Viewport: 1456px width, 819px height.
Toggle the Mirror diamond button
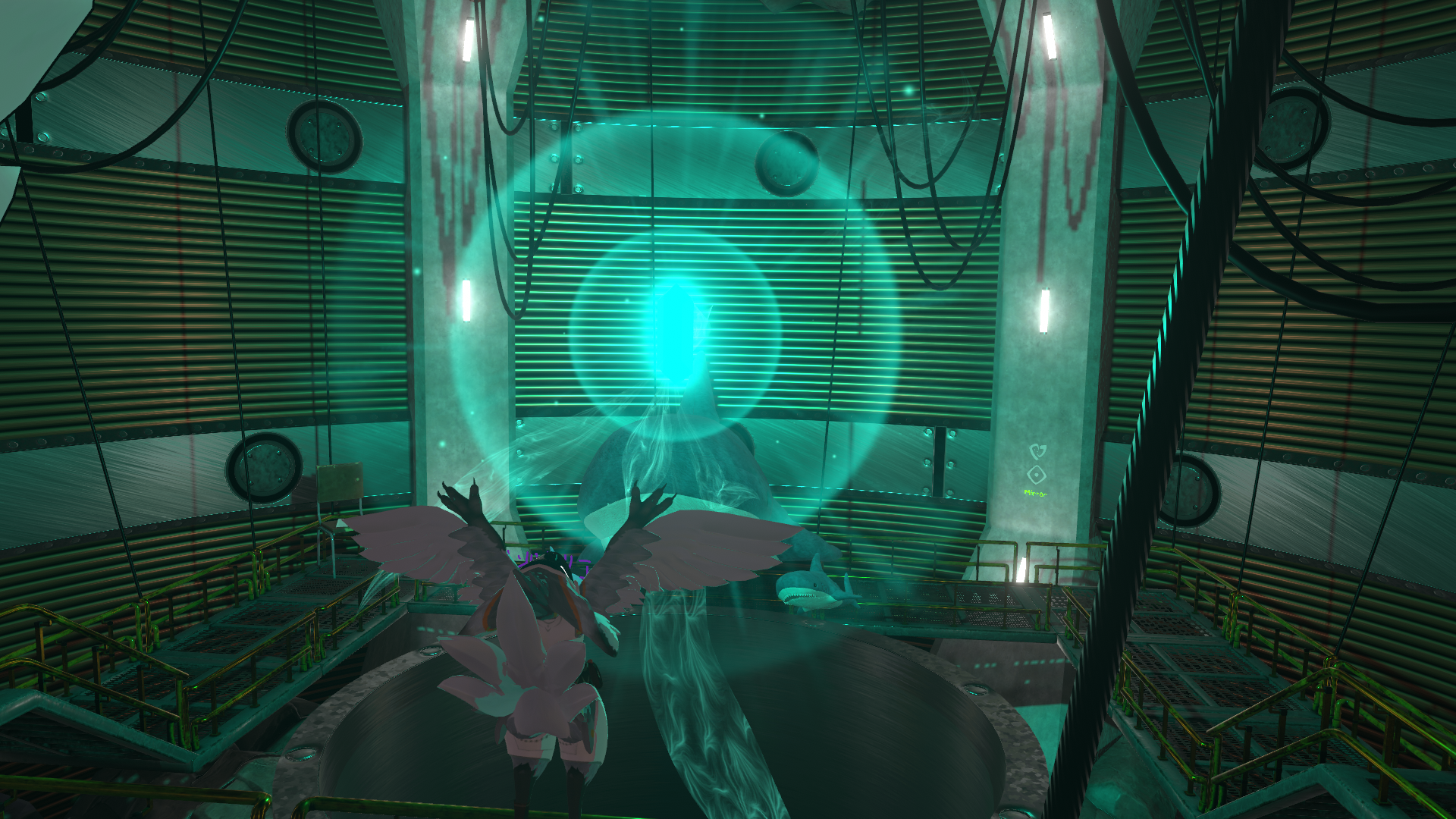tap(1037, 475)
